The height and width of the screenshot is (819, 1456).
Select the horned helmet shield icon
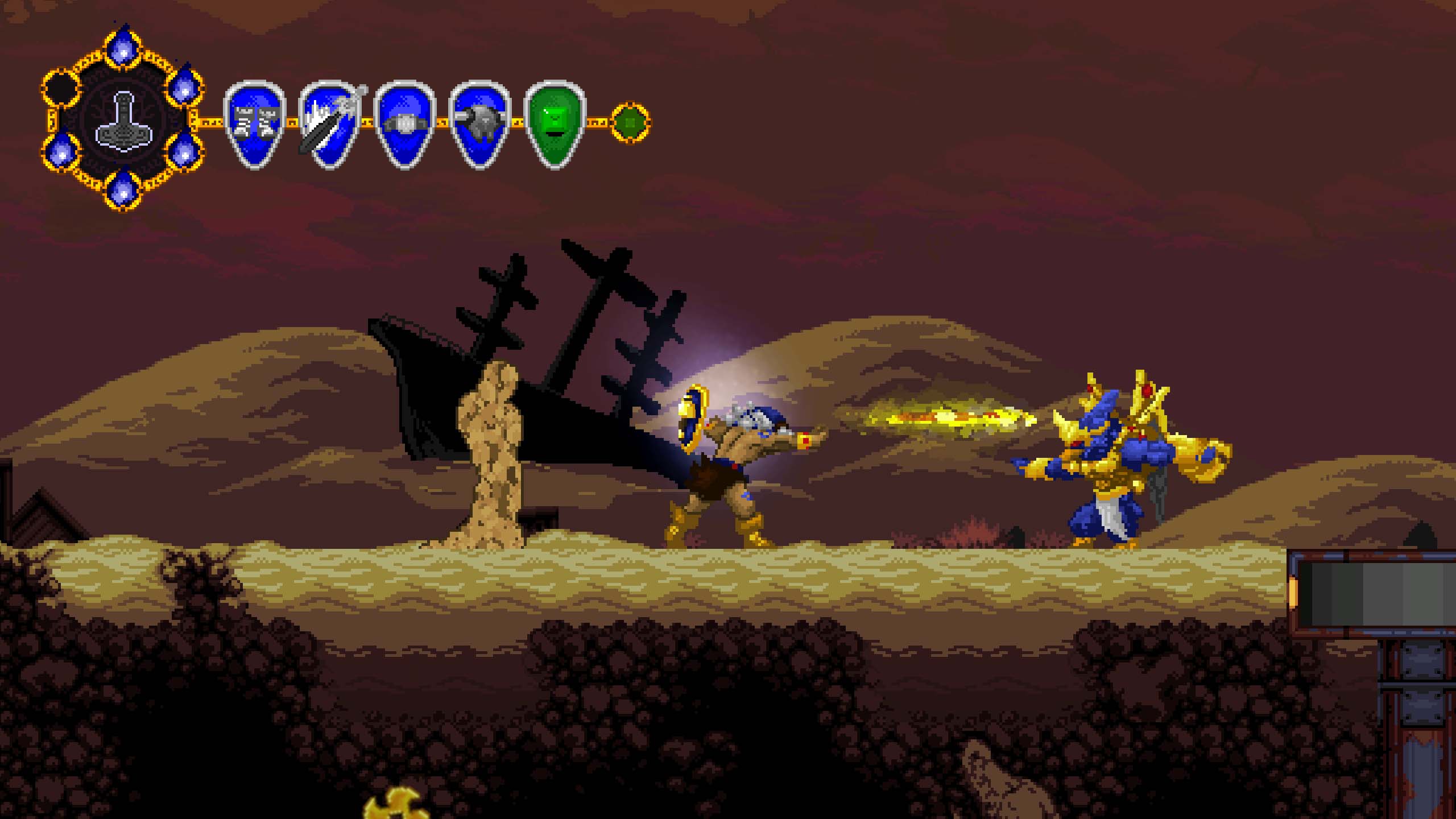[x=479, y=124]
